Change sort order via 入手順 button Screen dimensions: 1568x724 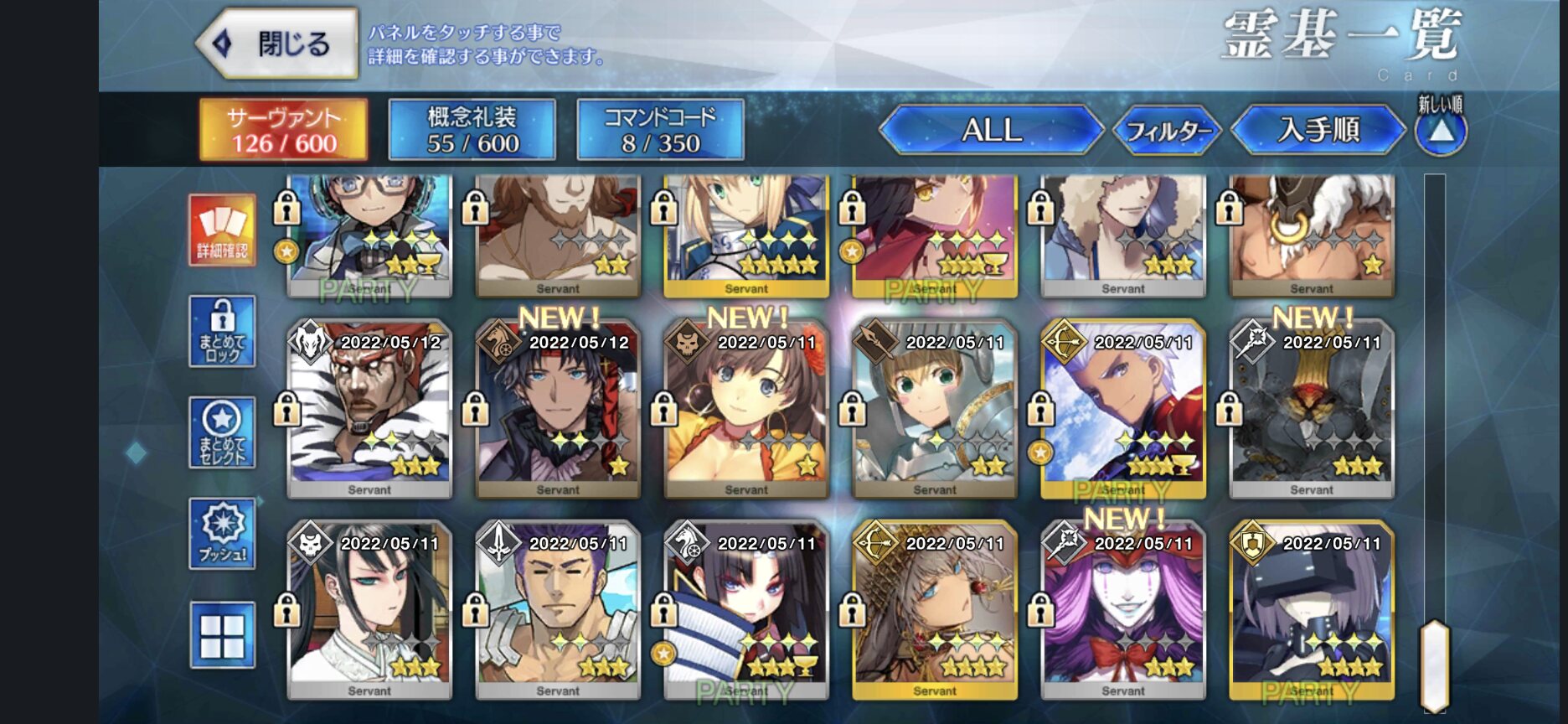(1318, 130)
